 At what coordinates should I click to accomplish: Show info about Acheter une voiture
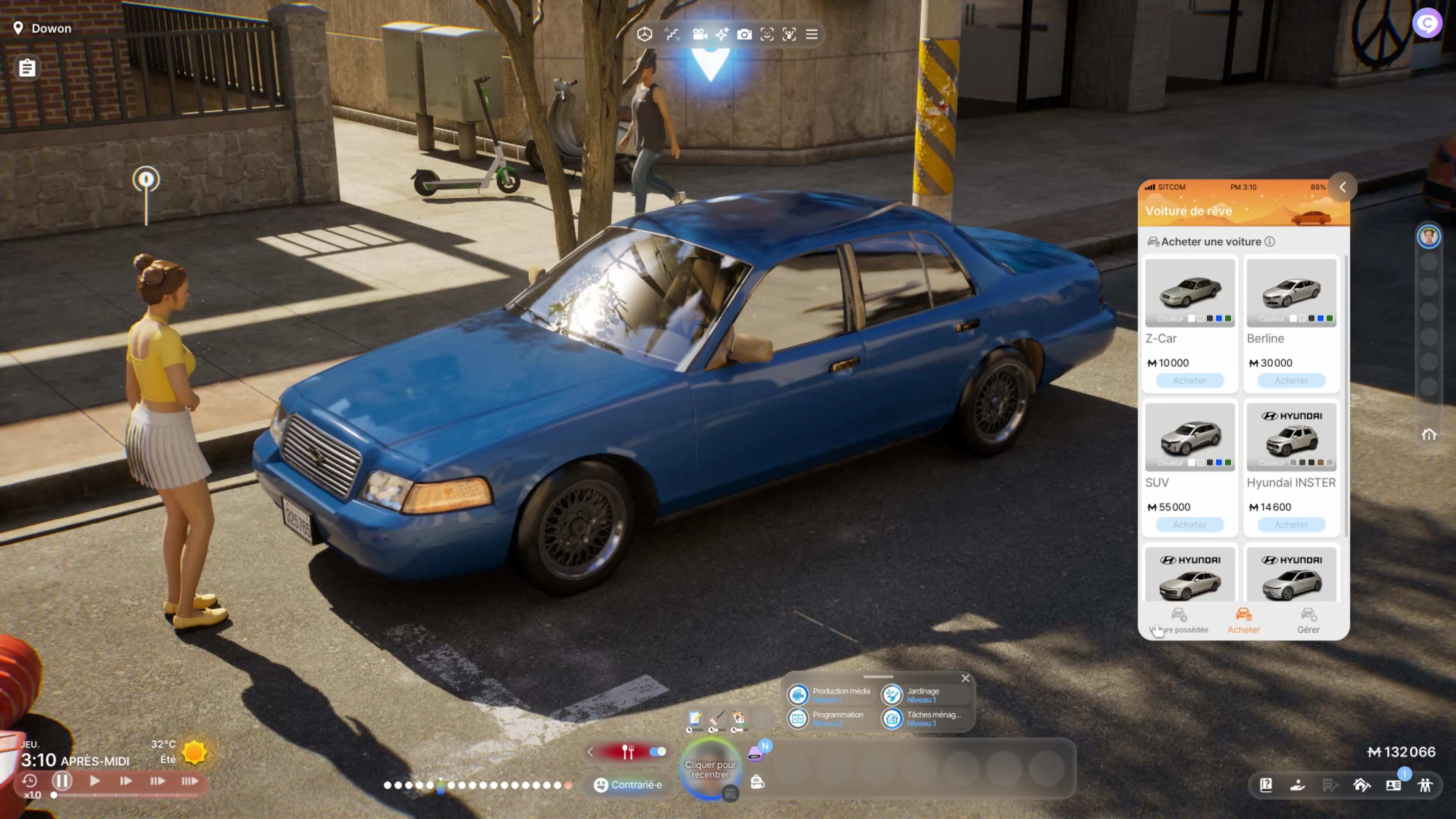[x=1269, y=242]
